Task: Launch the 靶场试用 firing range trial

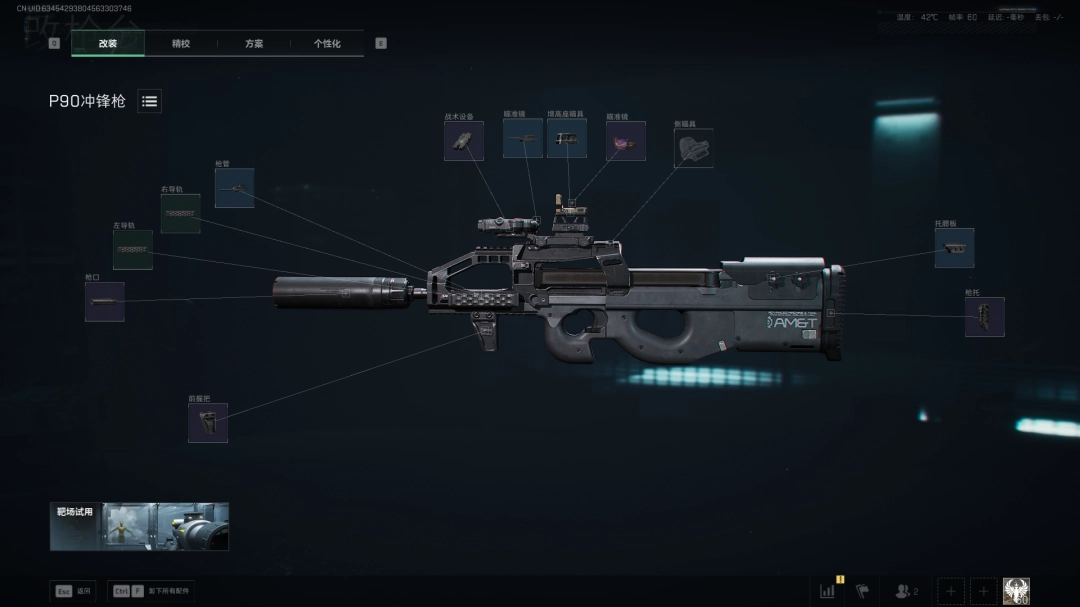Action: click(x=139, y=526)
